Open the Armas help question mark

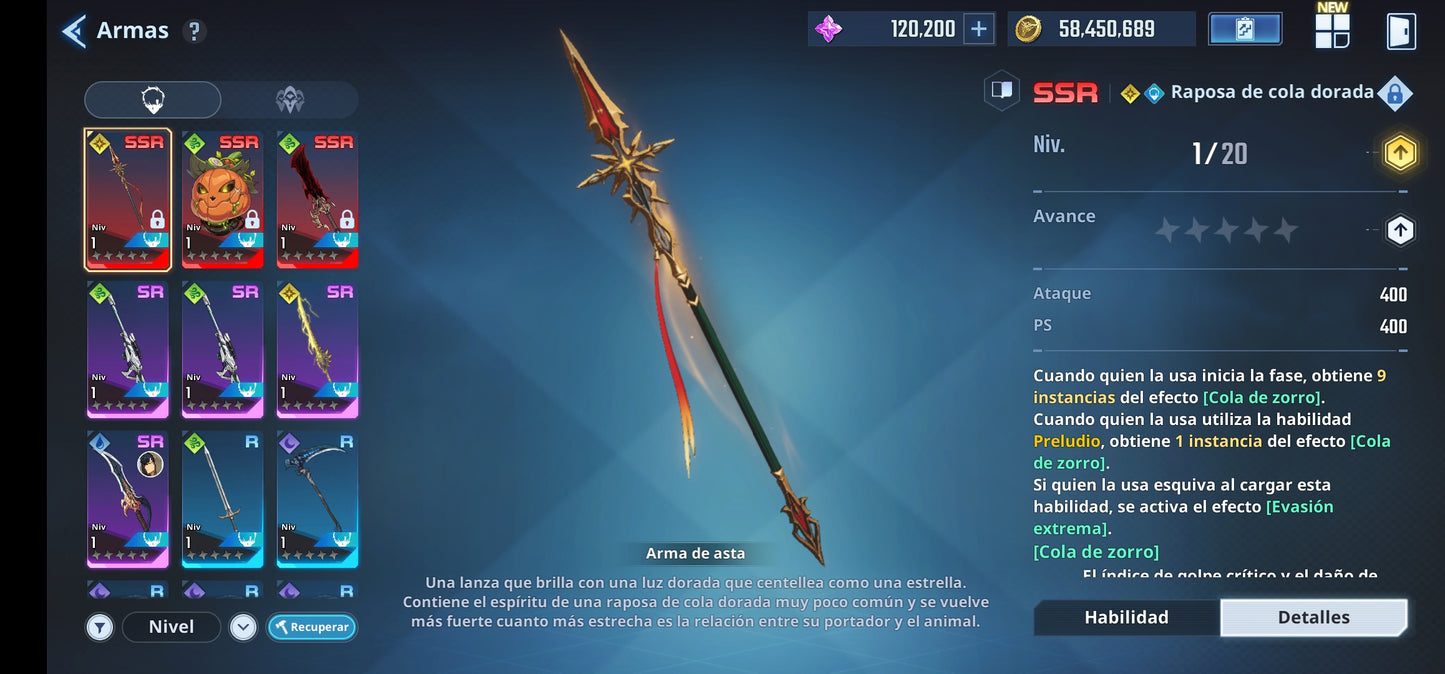[195, 31]
